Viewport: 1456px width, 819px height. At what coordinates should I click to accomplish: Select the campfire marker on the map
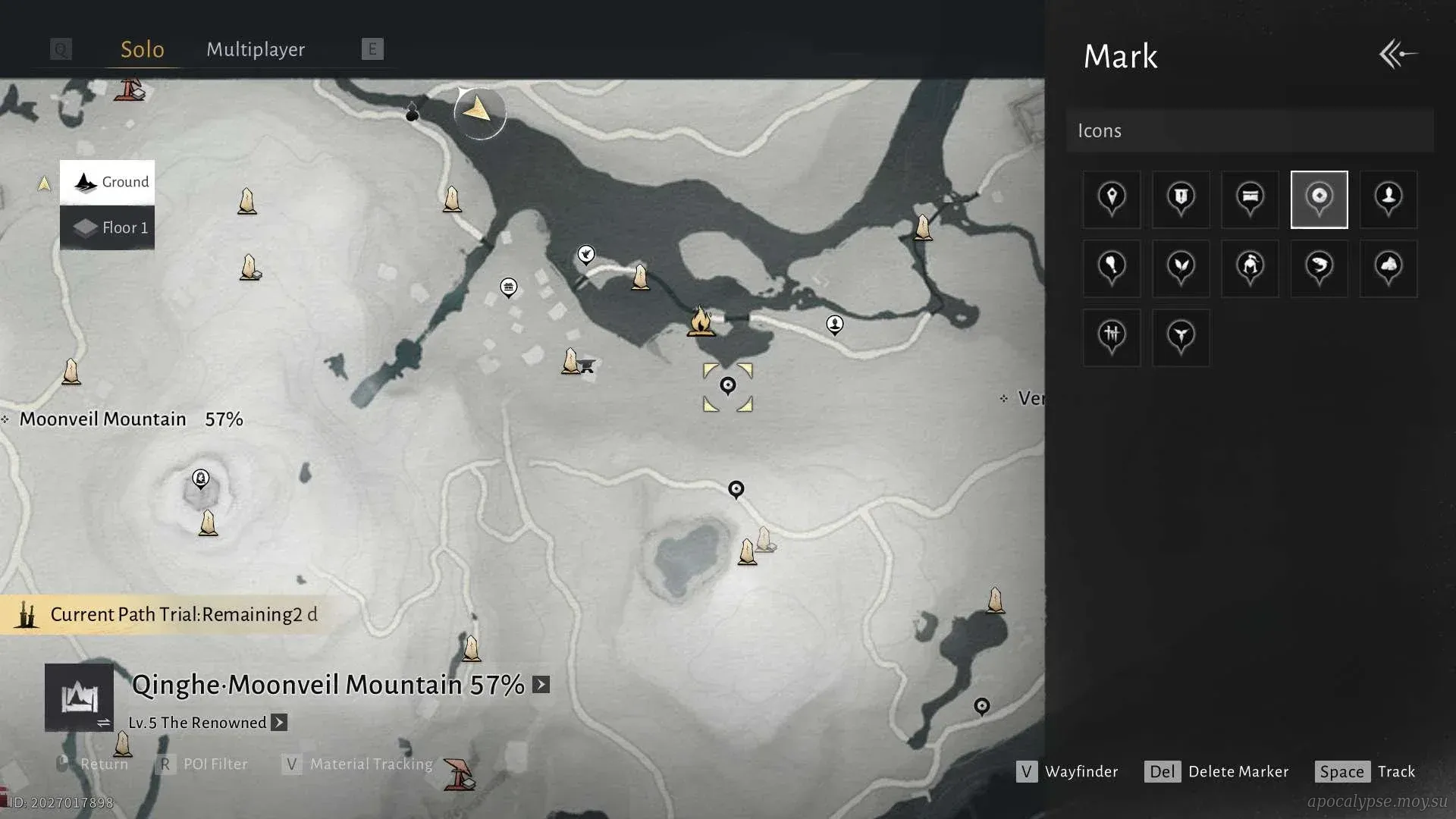point(701,322)
